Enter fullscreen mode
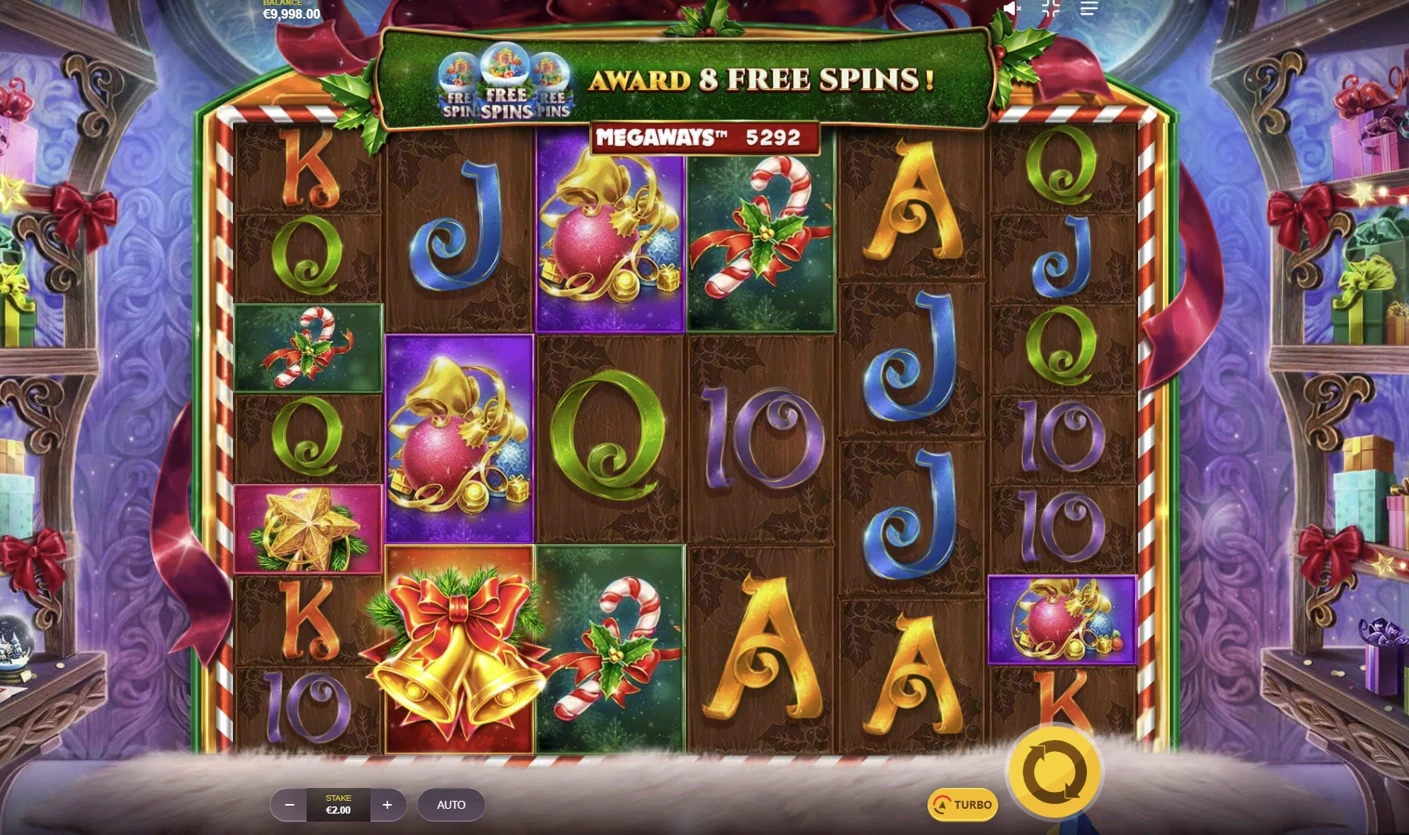This screenshot has width=1409, height=835. pos(1051,9)
